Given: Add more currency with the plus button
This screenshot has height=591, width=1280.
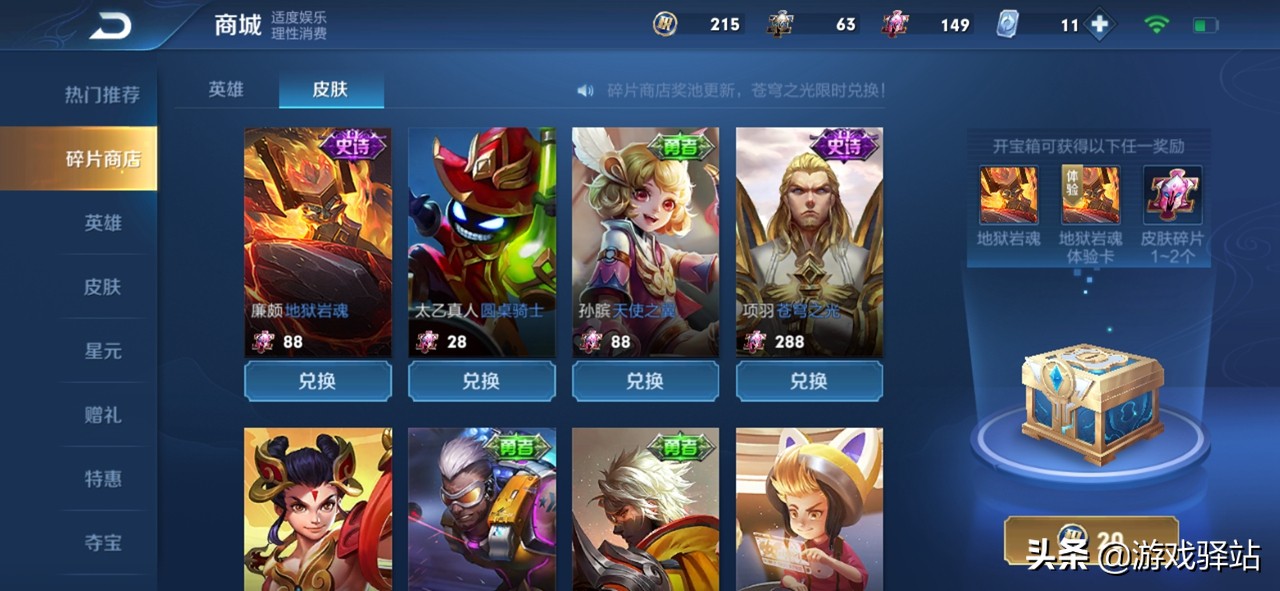Looking at the screenshot, I should click(x=1100, y=25).
